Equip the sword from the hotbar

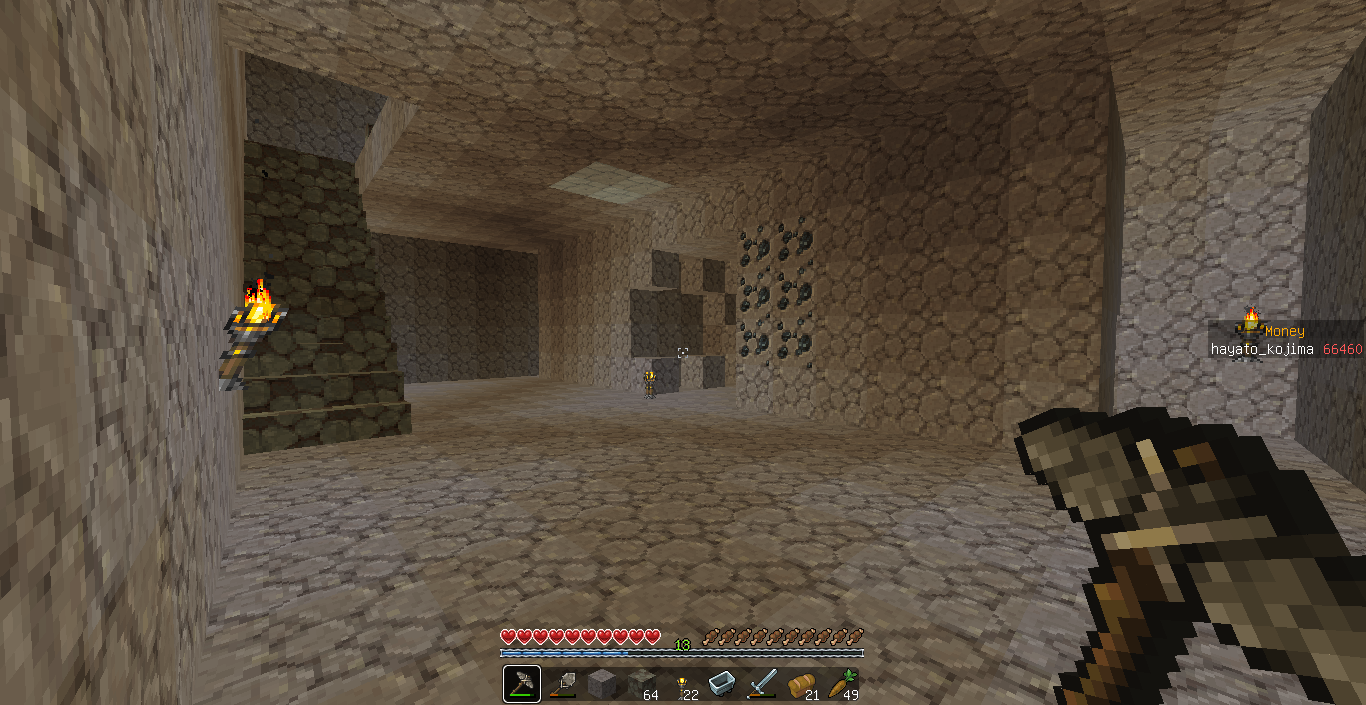pyautogui.click(x=762, y=684)
